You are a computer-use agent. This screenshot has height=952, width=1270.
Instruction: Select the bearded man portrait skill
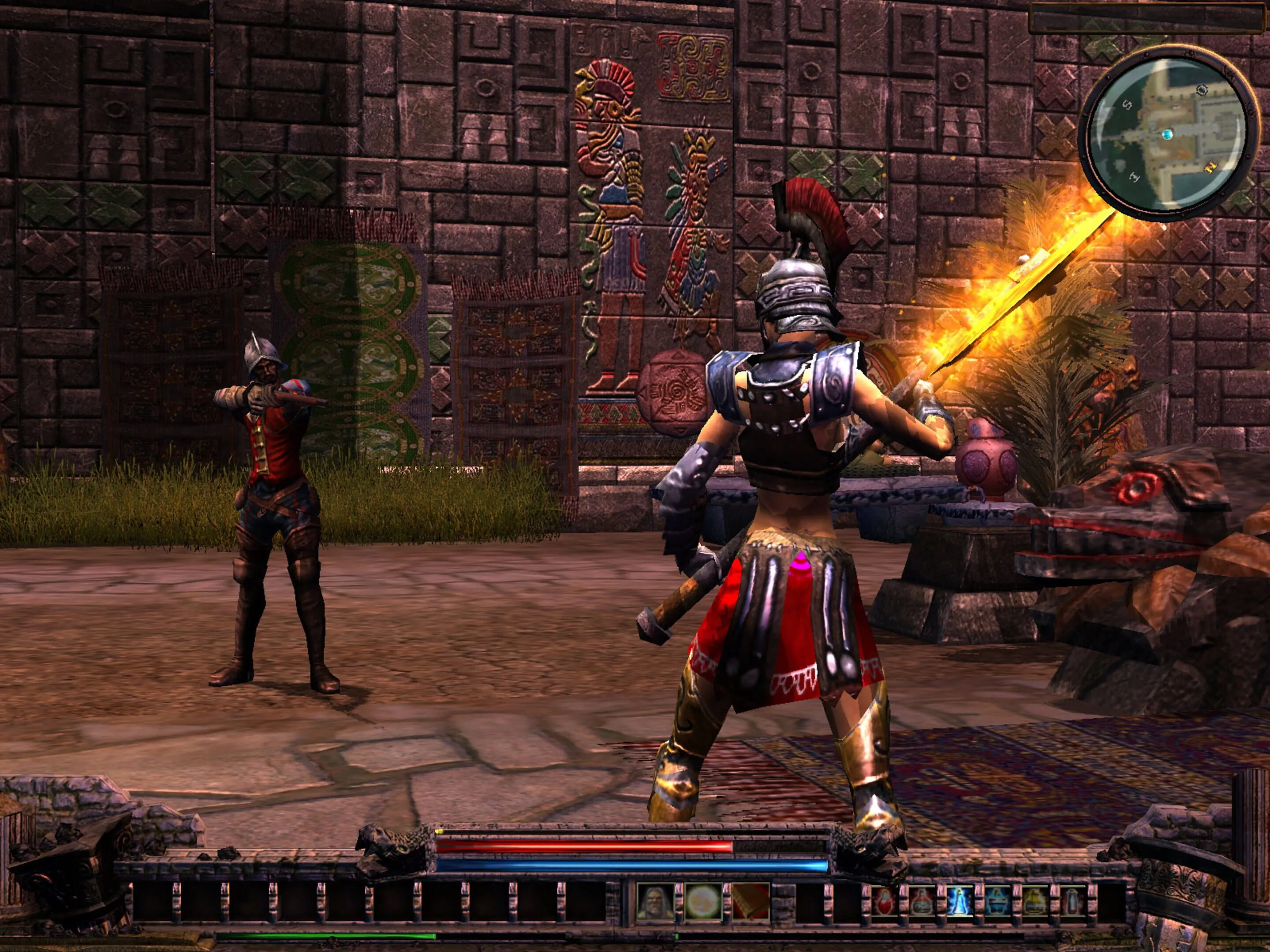pyautogui.click(x=654, y=903)
